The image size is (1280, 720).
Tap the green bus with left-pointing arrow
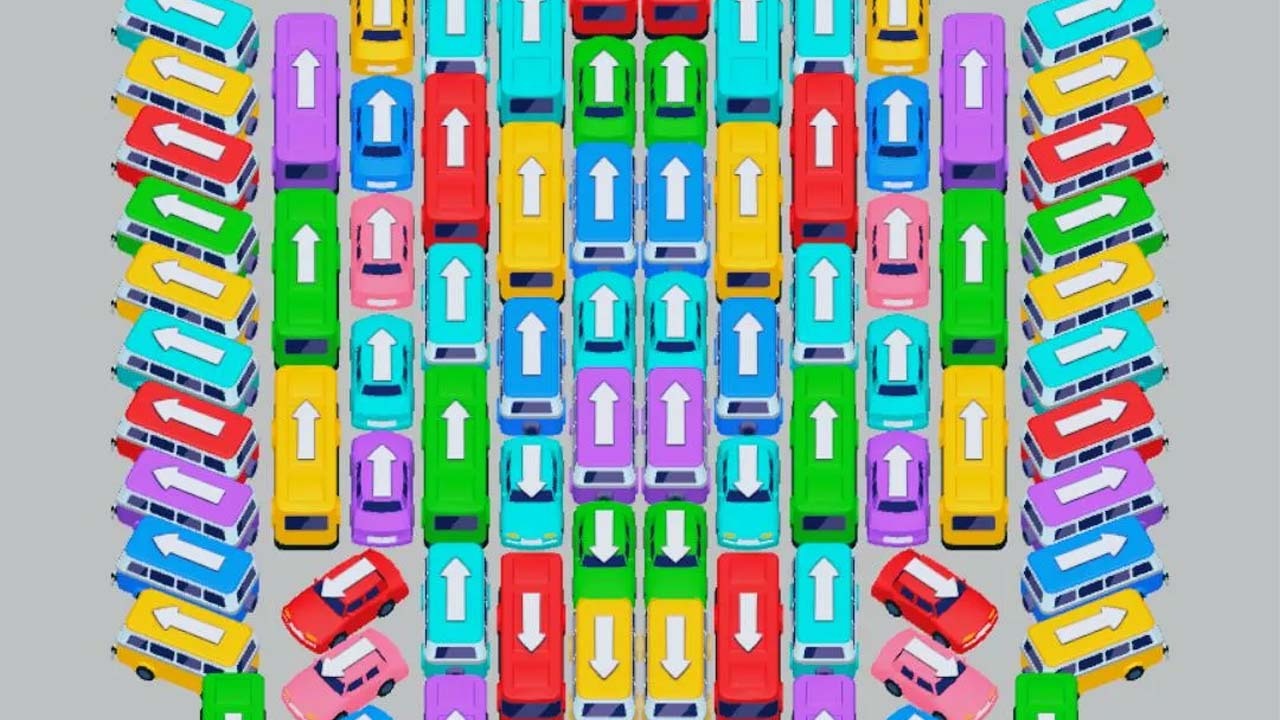pyautogui.click(x=185, y=213)
